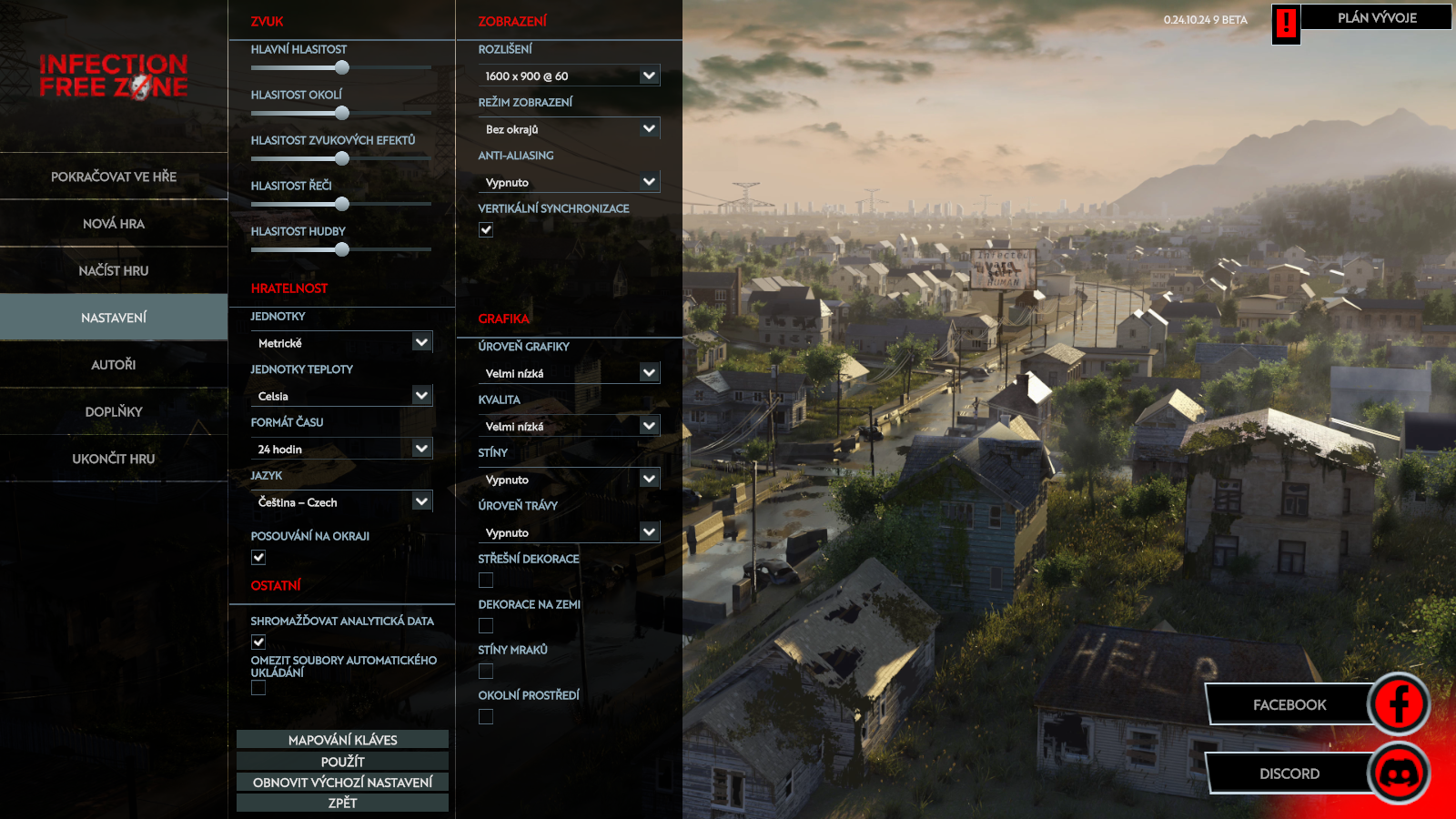Toggle Posouvání na okraji checkbox

(x=258, y=558)
